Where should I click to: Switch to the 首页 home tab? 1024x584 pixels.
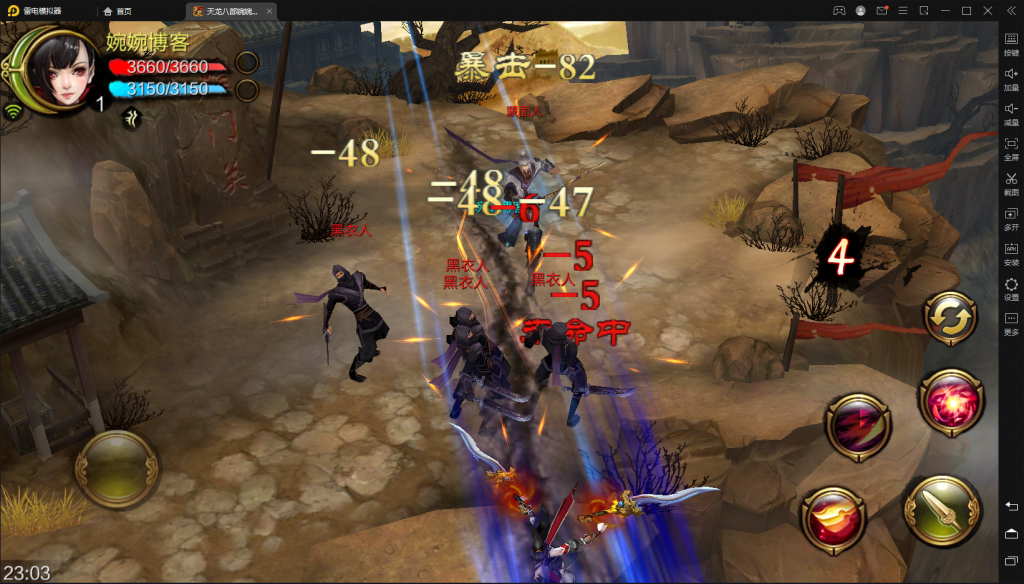point(117,11)
